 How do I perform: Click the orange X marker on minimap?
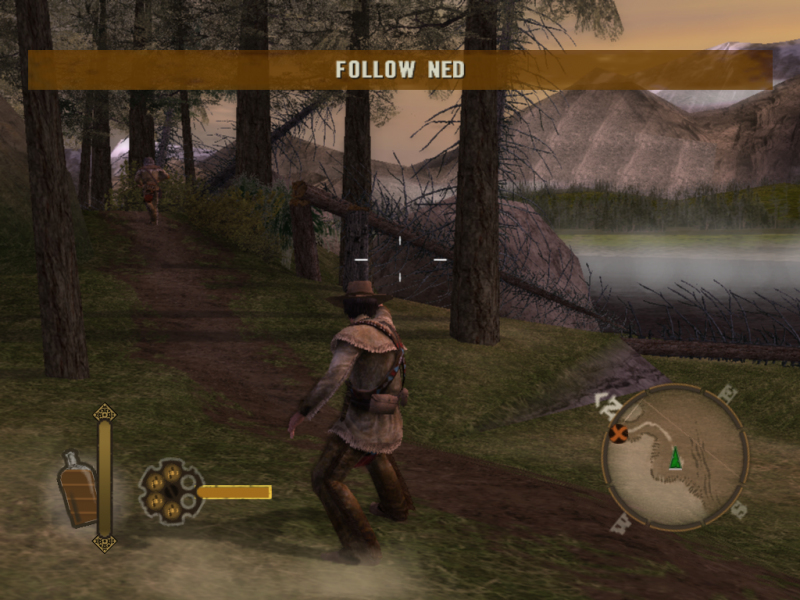620,433
